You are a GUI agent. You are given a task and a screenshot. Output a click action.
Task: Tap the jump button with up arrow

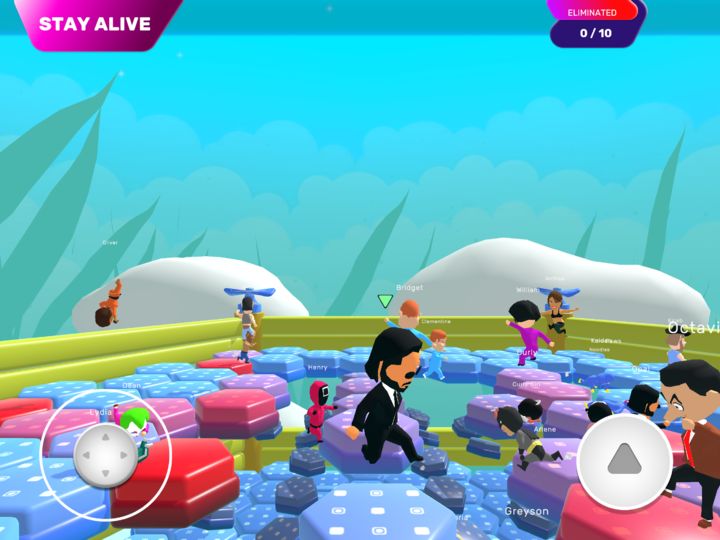(624, 460)
